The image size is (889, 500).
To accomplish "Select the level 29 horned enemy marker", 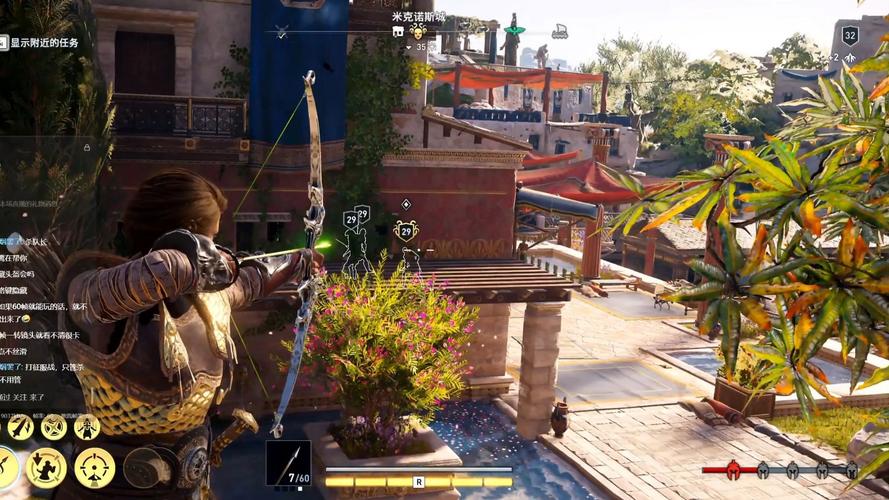I will pyautogui.click(x=405, y=232).
